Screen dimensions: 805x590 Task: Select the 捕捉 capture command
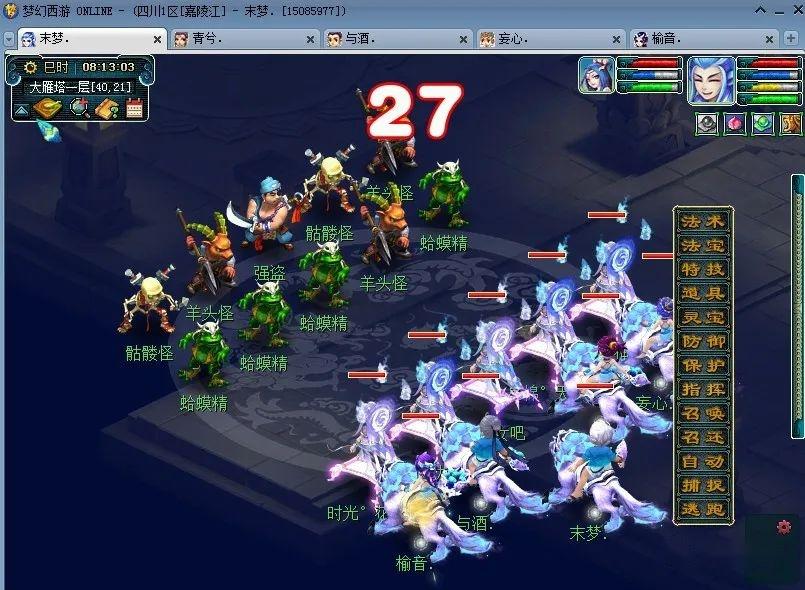(703, 486)
